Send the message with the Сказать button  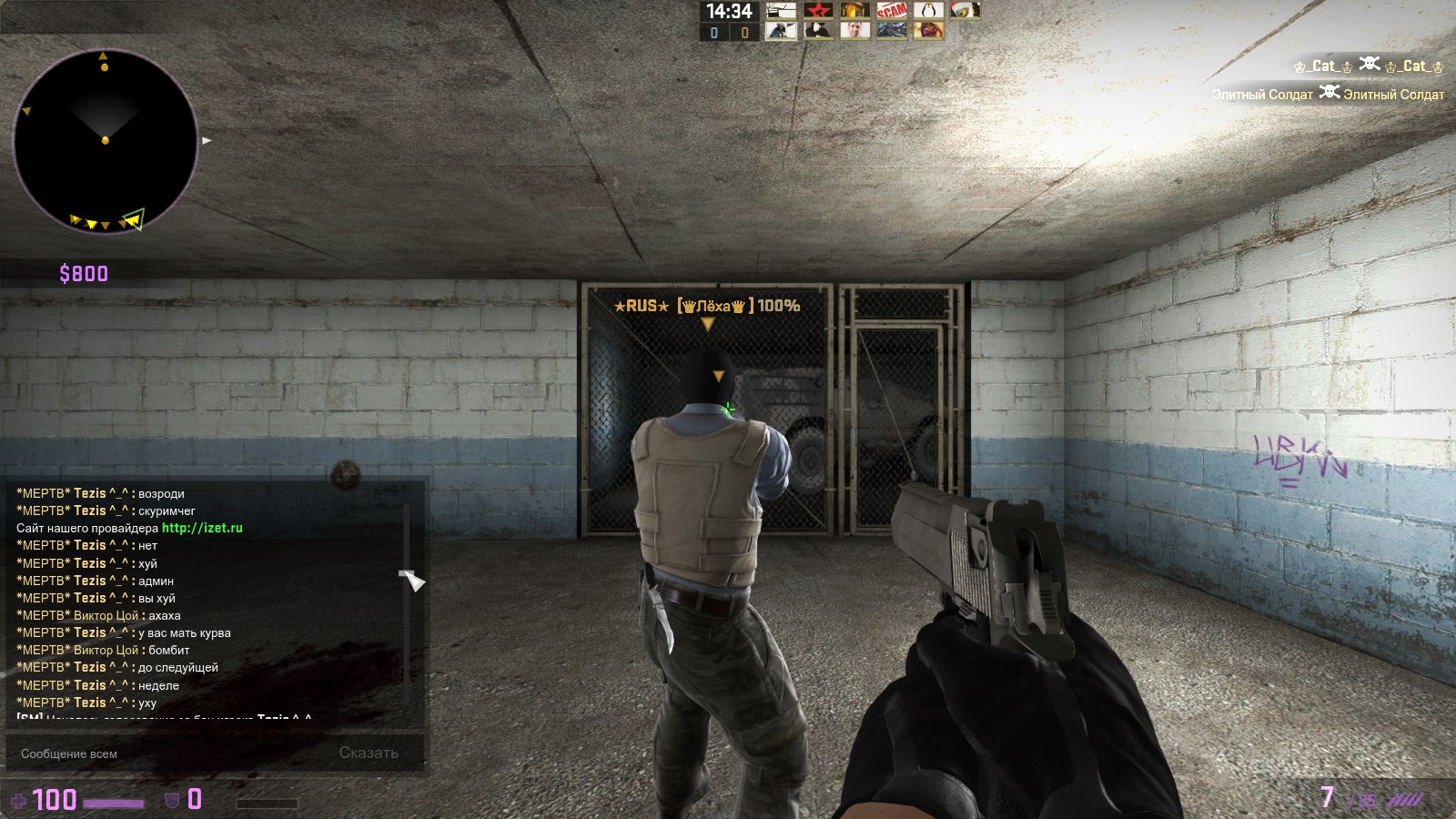pos(369,753)
